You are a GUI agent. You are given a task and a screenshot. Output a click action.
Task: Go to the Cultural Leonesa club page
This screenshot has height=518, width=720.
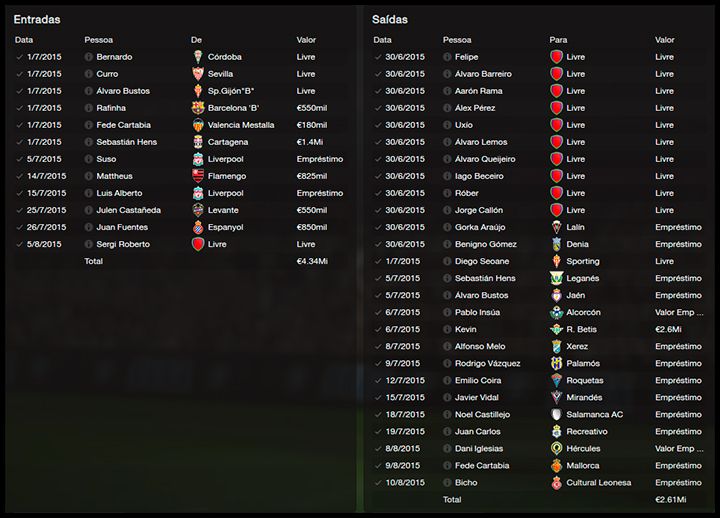point(598,482)
